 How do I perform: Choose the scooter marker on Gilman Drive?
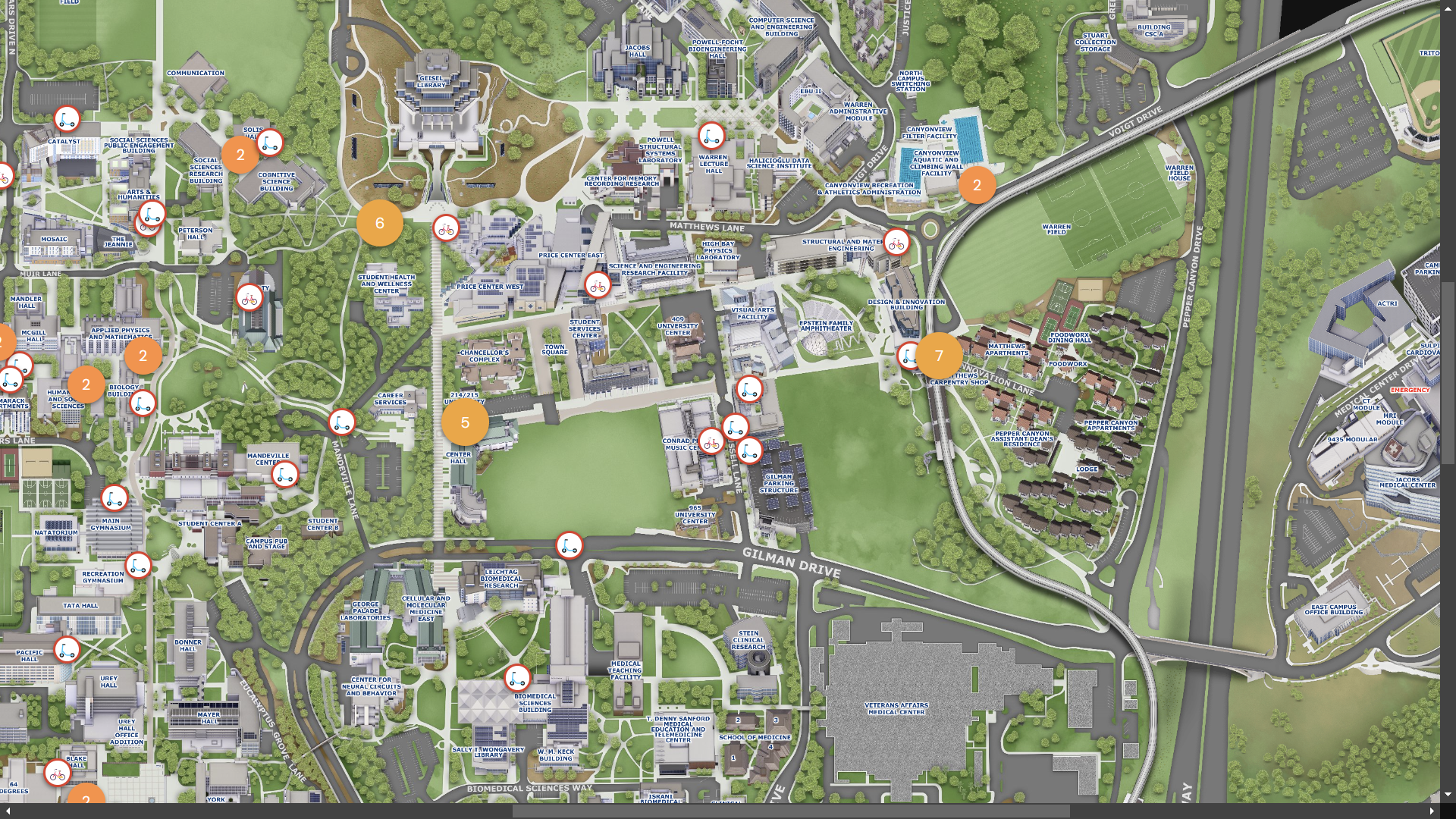(x=570, y=544)
